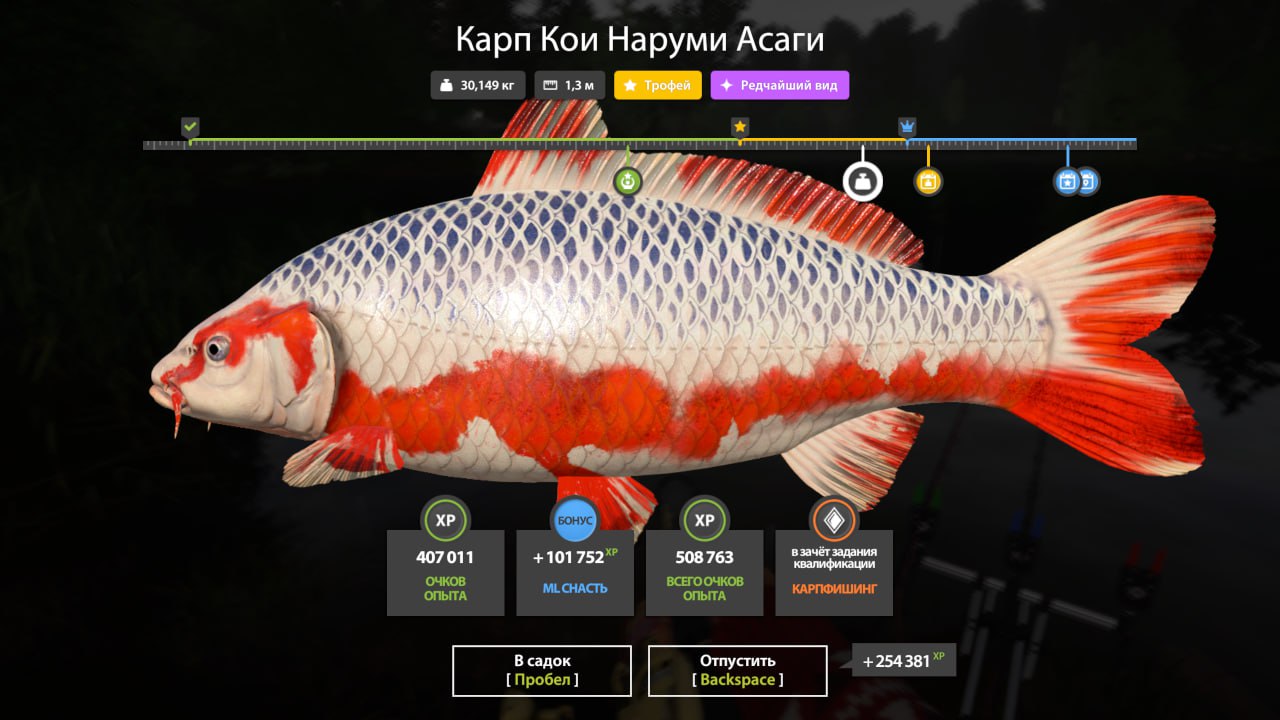
Task: Release the fish with the Отпустить button
Action: [737, 670]
